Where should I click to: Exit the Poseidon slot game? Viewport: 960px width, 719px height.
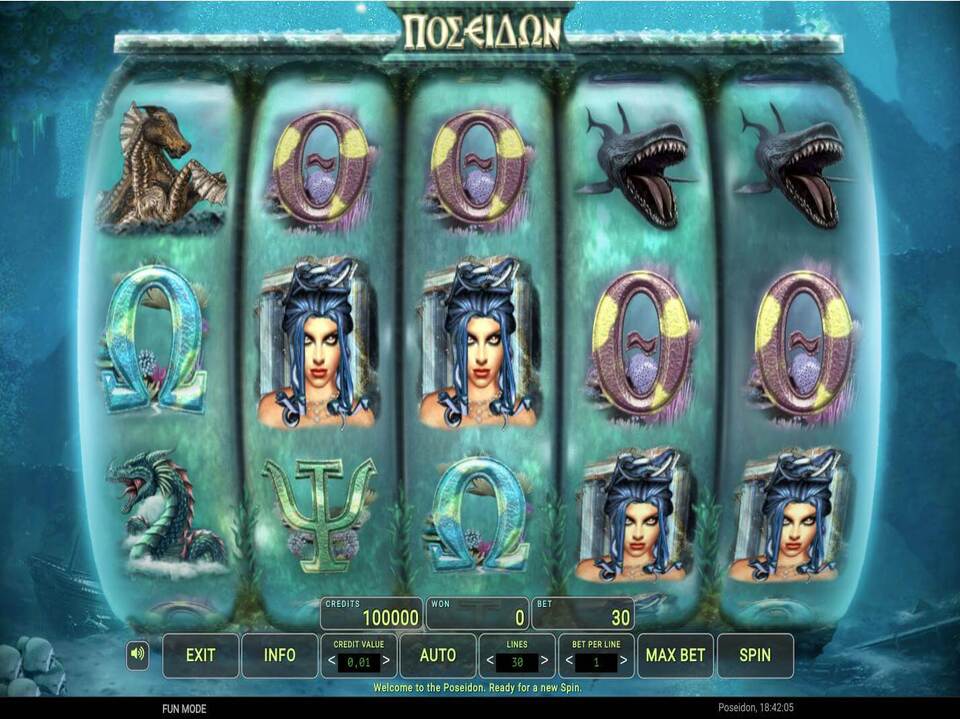200,655
